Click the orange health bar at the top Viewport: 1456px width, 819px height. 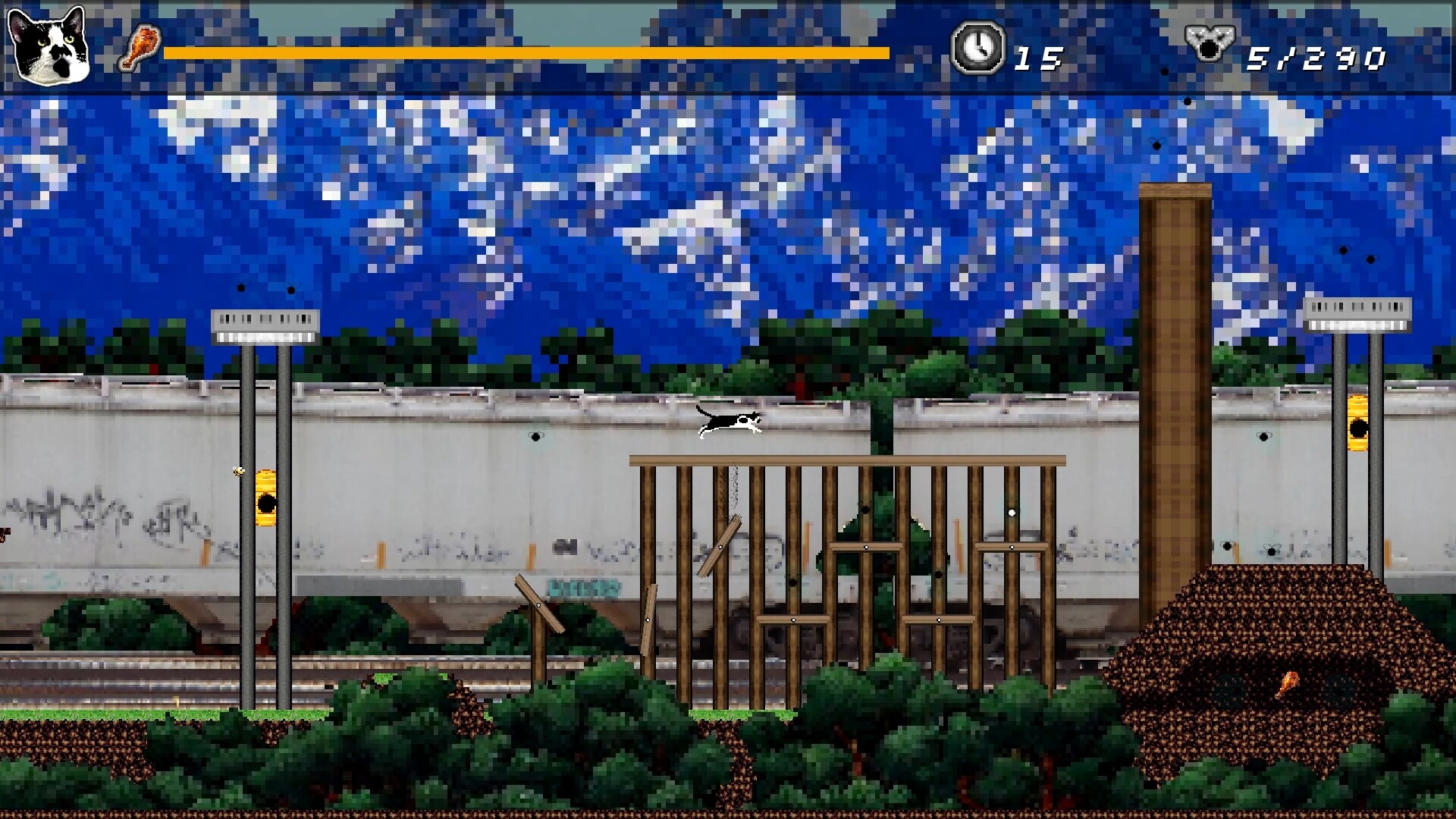(x=523, y=54)
